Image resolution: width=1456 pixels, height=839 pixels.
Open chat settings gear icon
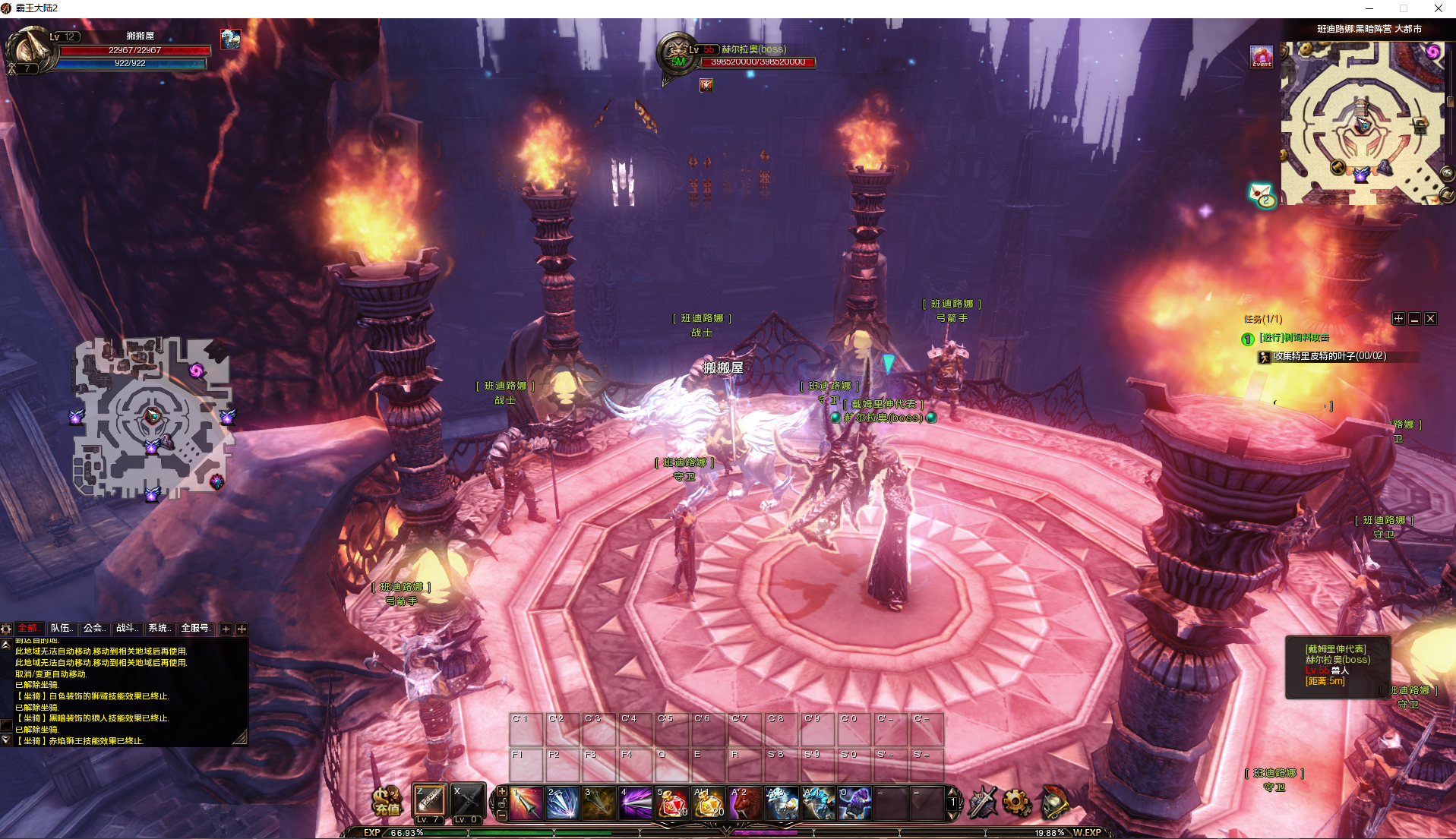click(6, 629)
